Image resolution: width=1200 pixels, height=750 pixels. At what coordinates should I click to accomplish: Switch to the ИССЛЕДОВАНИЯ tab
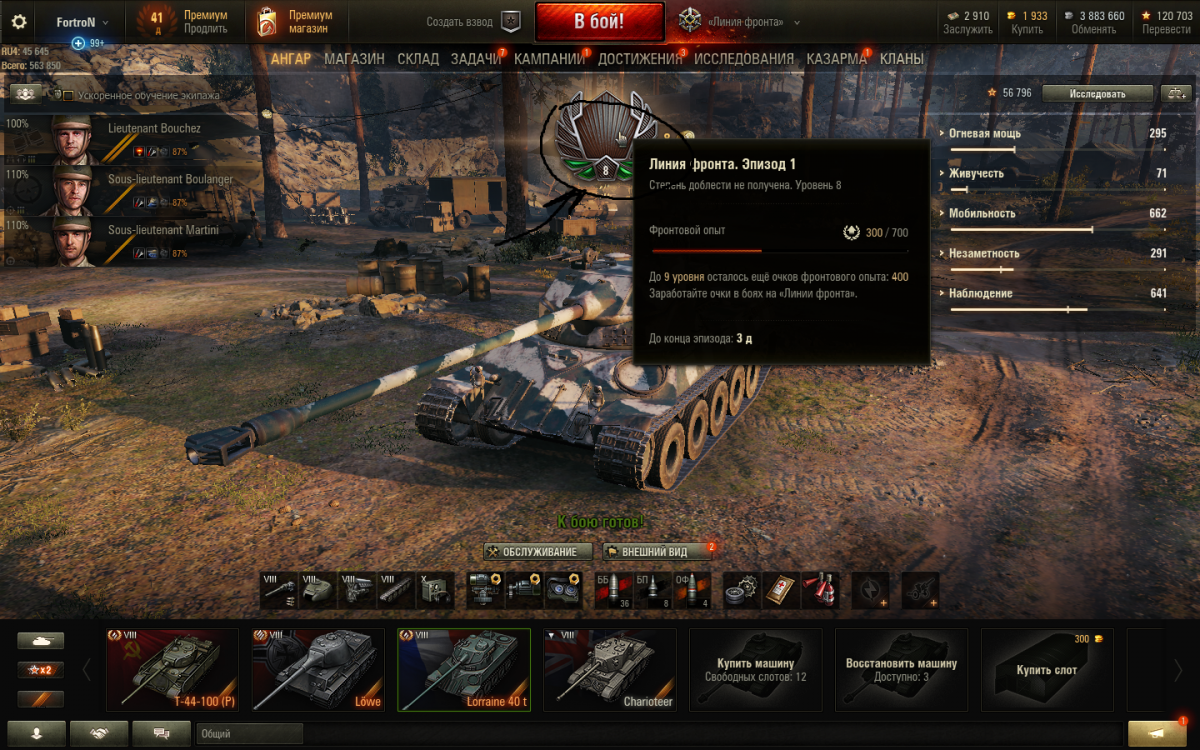(x=744, y=59)
